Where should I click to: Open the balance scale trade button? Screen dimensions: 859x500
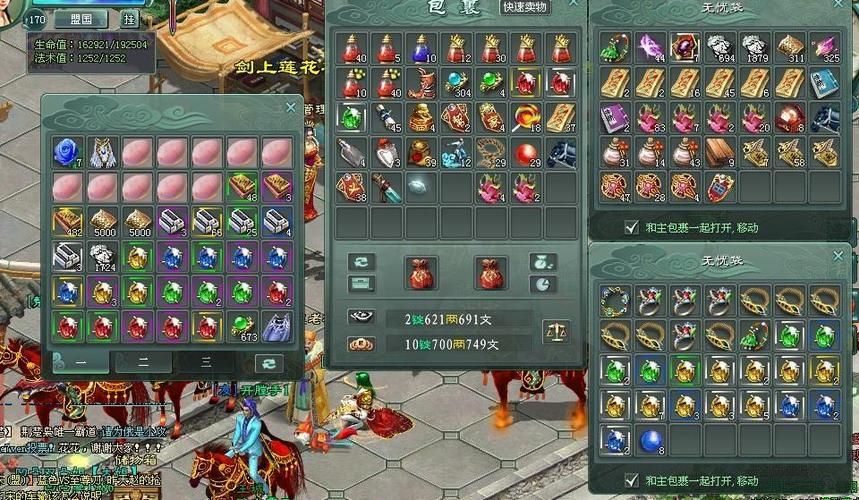(555, 331)
